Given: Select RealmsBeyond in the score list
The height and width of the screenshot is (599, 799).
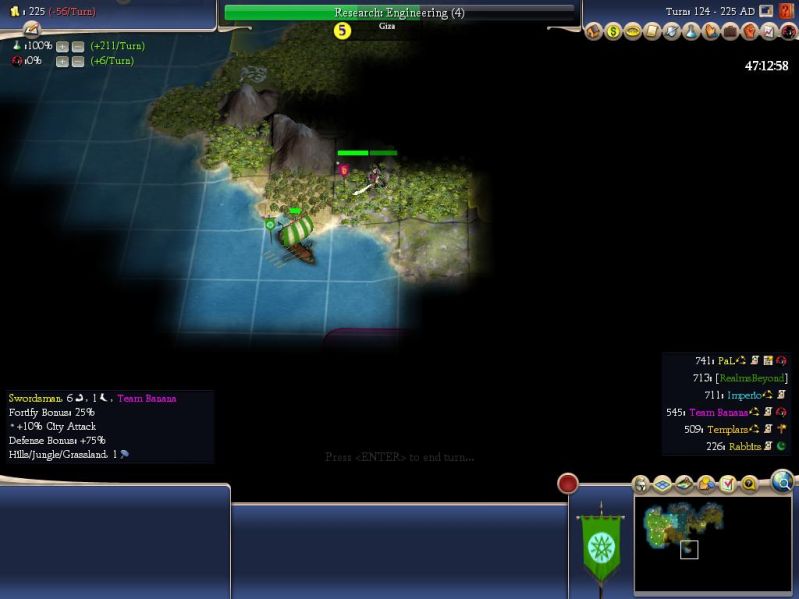Looking at the screenshot, I should (752, 378).
